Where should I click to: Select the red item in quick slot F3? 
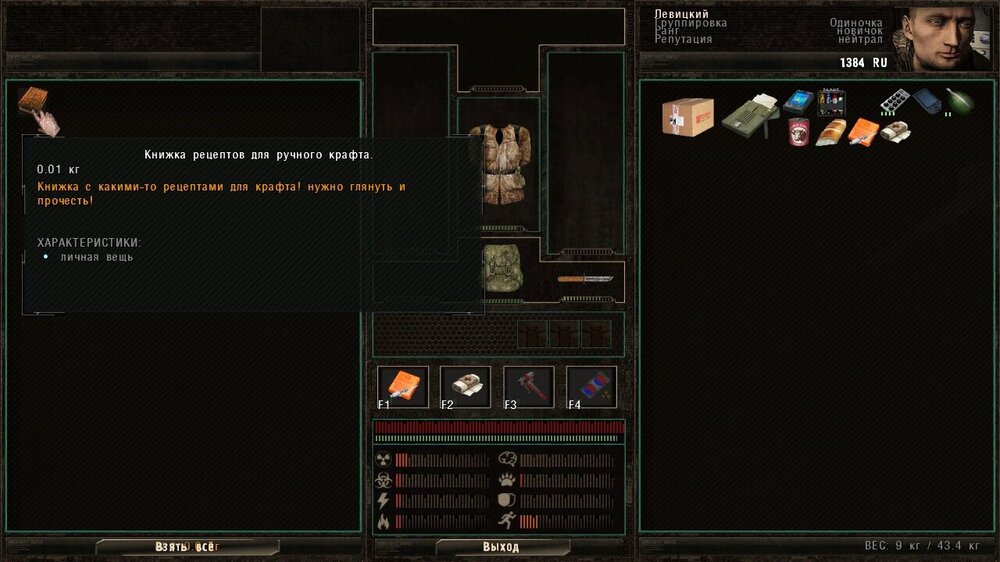click(529, 387)
